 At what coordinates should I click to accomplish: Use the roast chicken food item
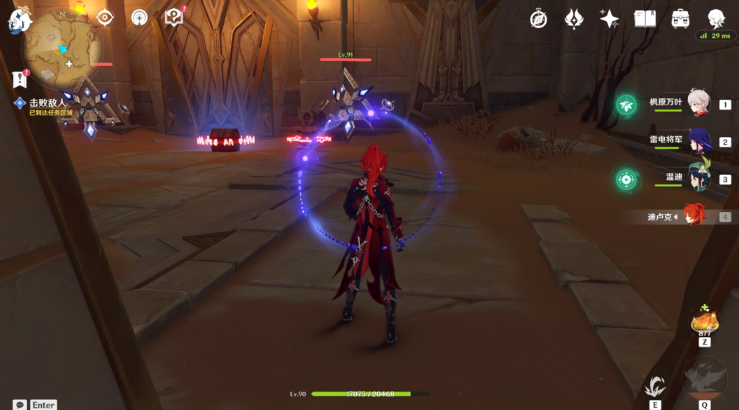pyautogui.click(x=704, y=323)
